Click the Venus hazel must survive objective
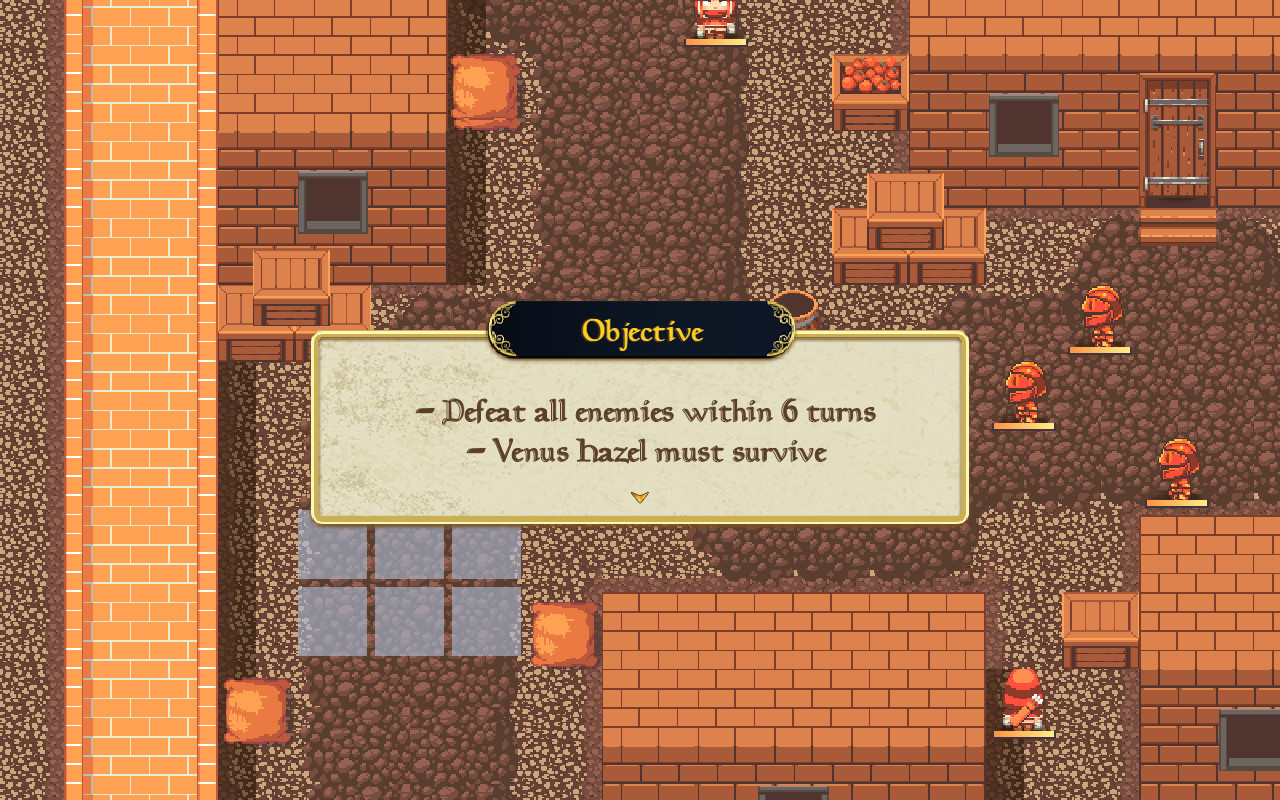This screenshot has width=1280, height=800. click(655, 451)
